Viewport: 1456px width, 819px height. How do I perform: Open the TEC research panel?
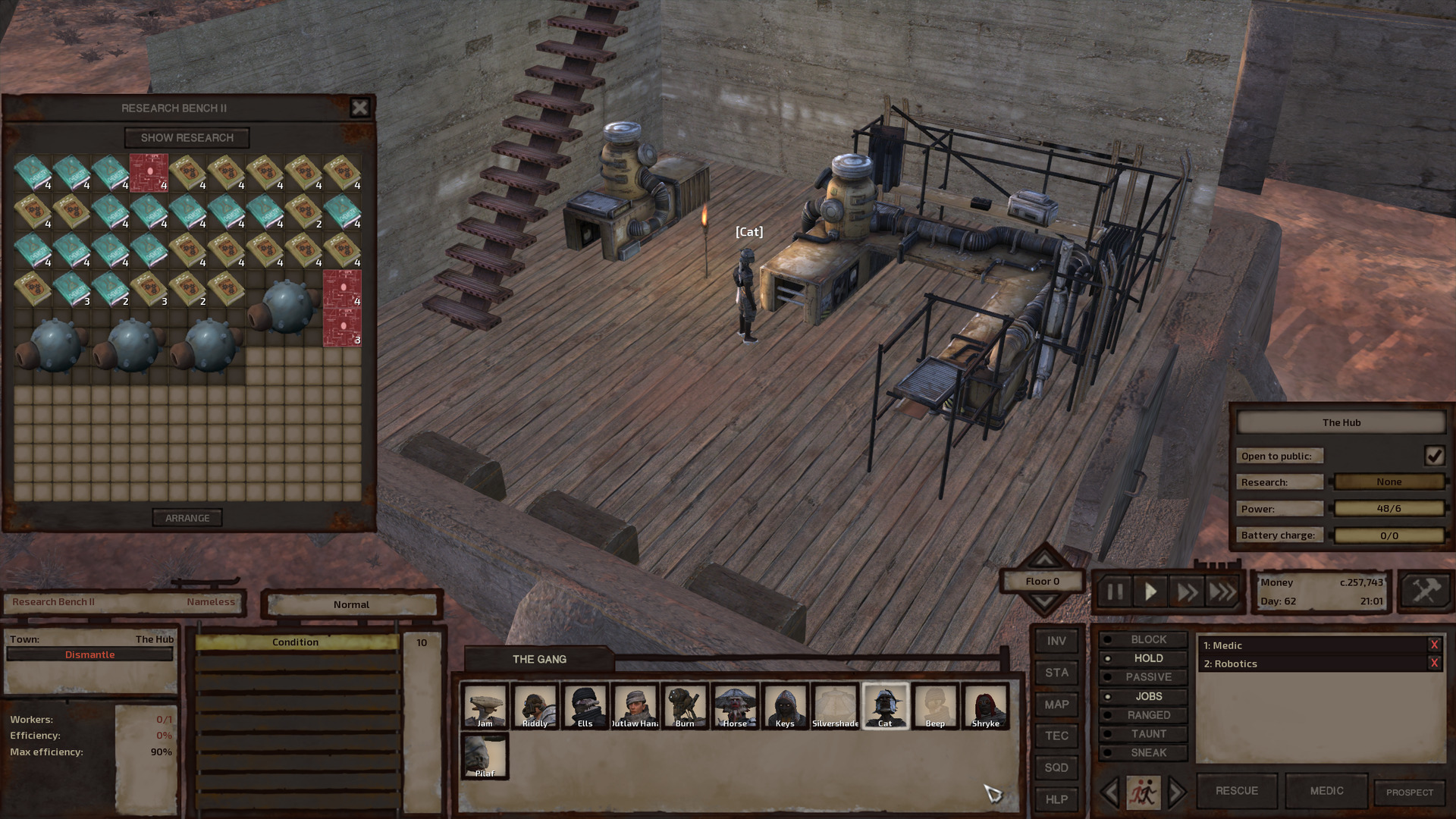pyautogui.click(x=1056, y=735)
